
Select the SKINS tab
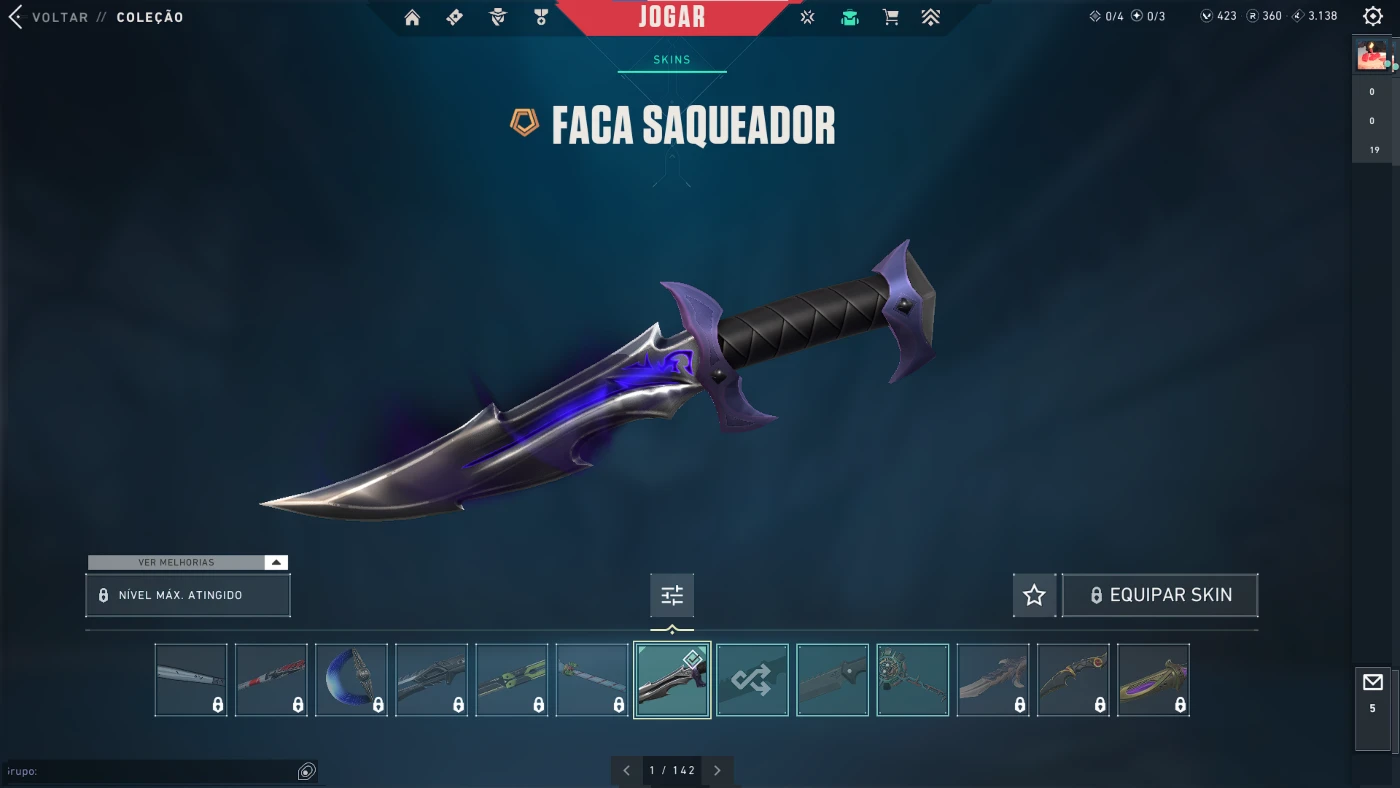coord(672,59)
